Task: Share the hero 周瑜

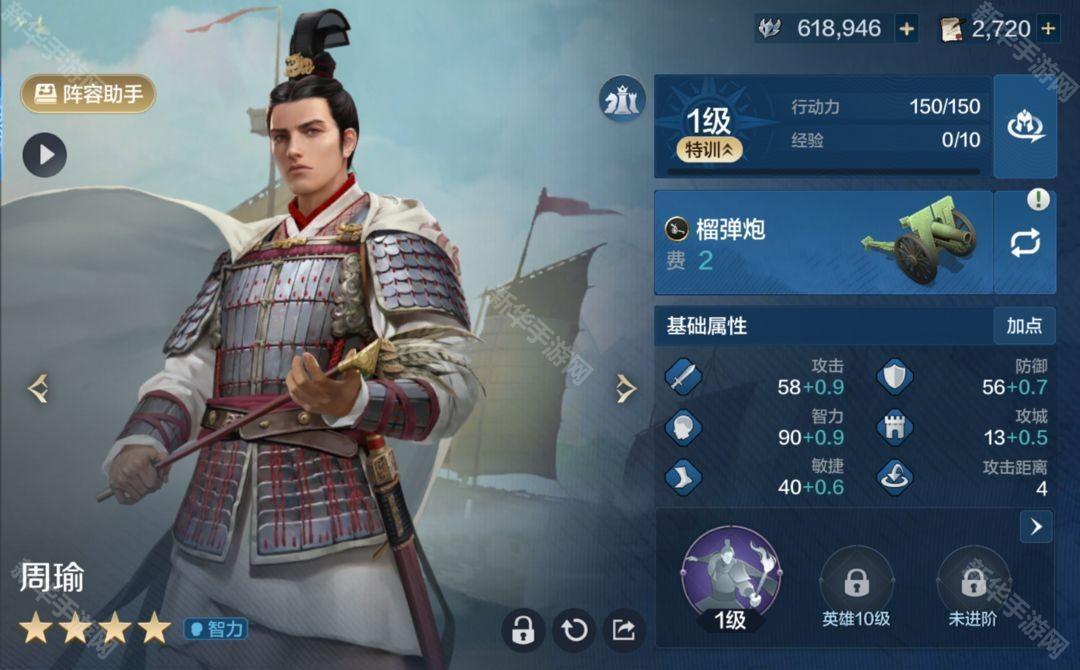Action: [x=624, y=629]
